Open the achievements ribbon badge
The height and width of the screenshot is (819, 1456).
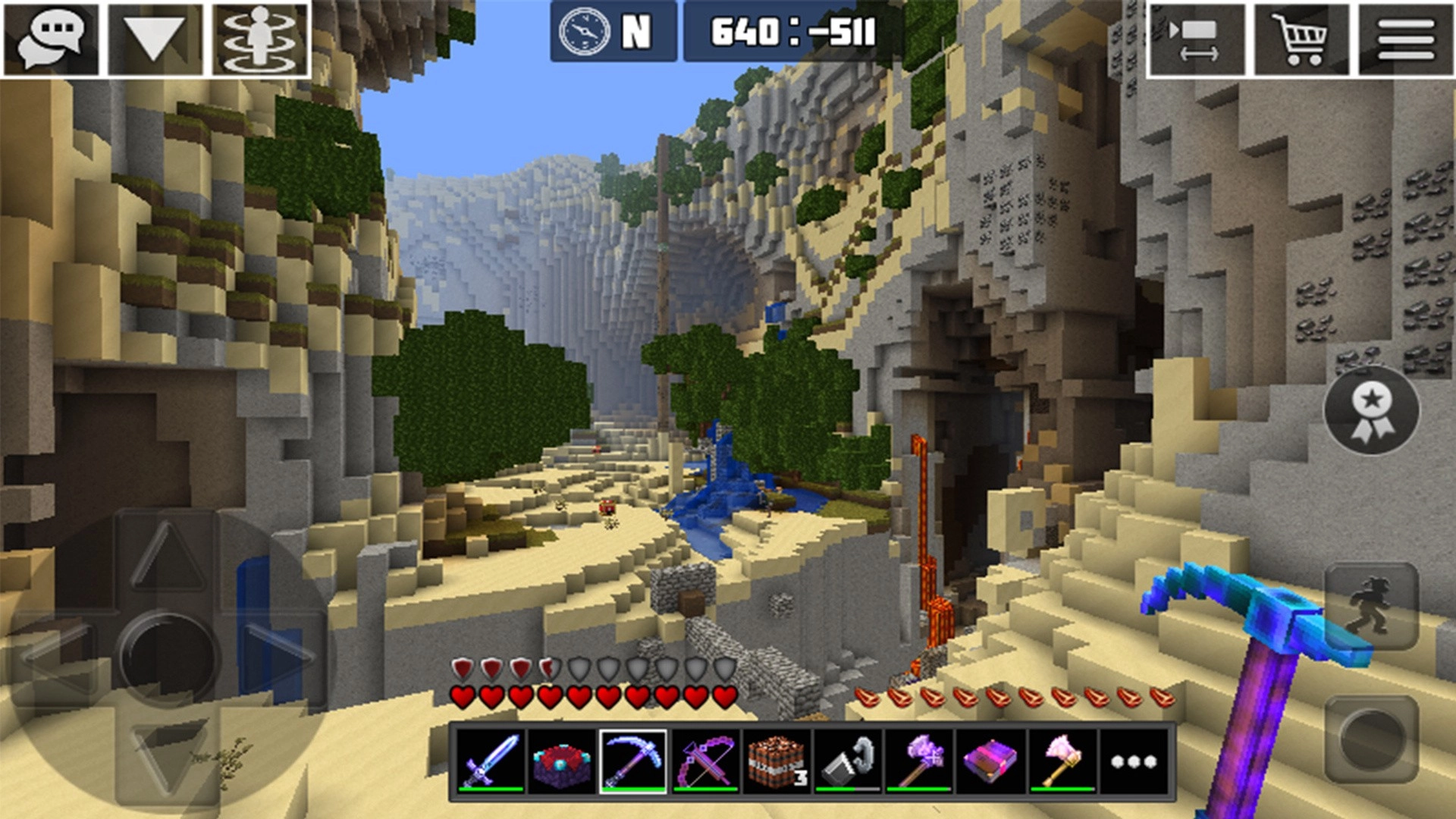[1371, 410]
